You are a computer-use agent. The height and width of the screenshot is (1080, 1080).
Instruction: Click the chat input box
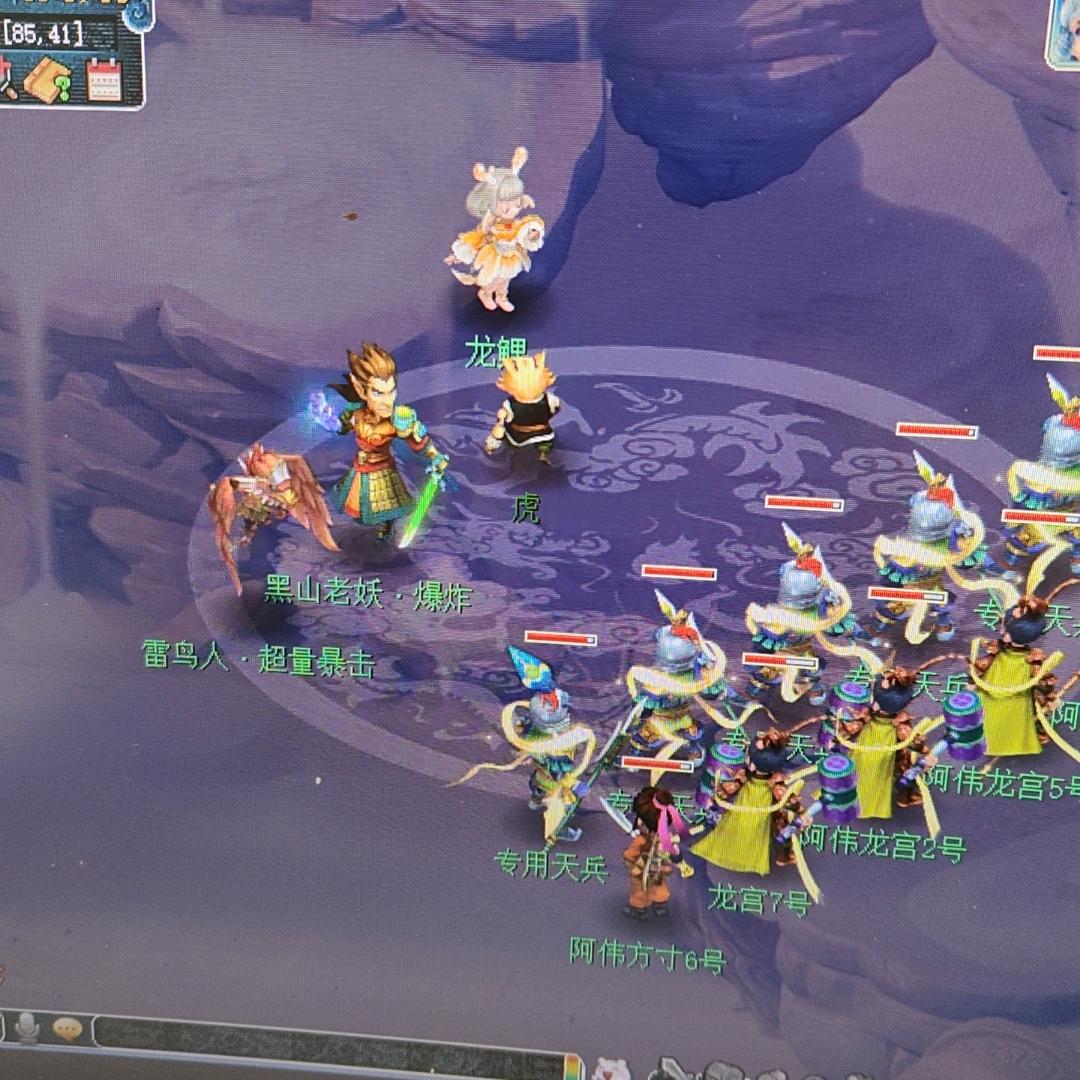330,1046
